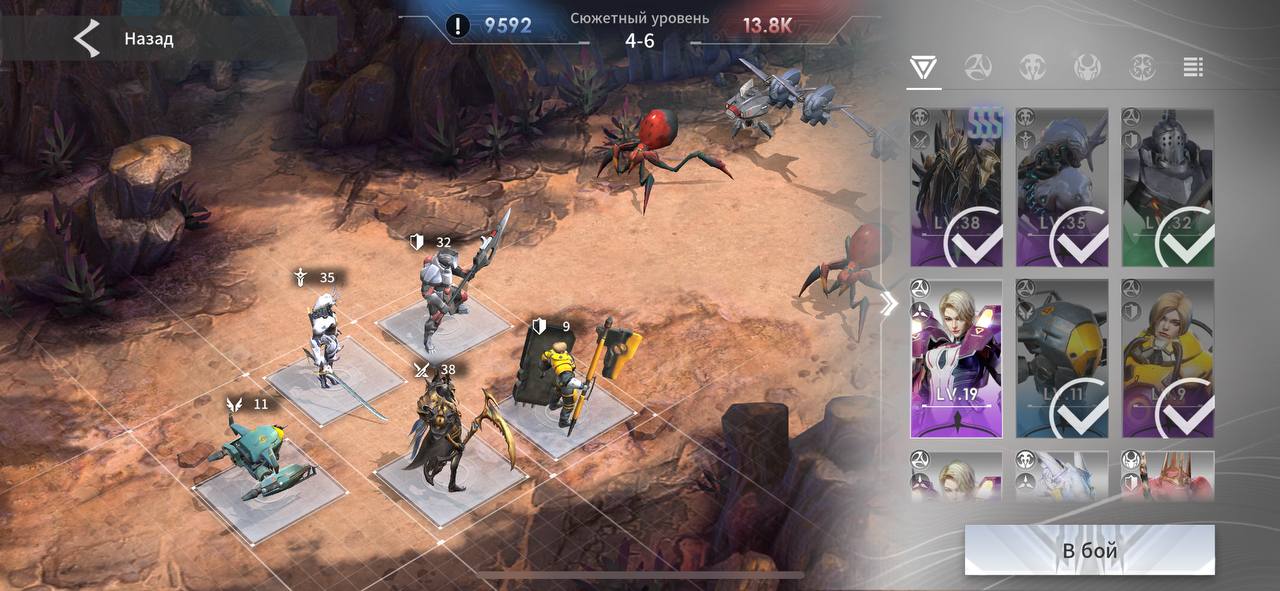Open the list view filter icon
The width and height of the screenshot is (1280, 591).
1192,68
